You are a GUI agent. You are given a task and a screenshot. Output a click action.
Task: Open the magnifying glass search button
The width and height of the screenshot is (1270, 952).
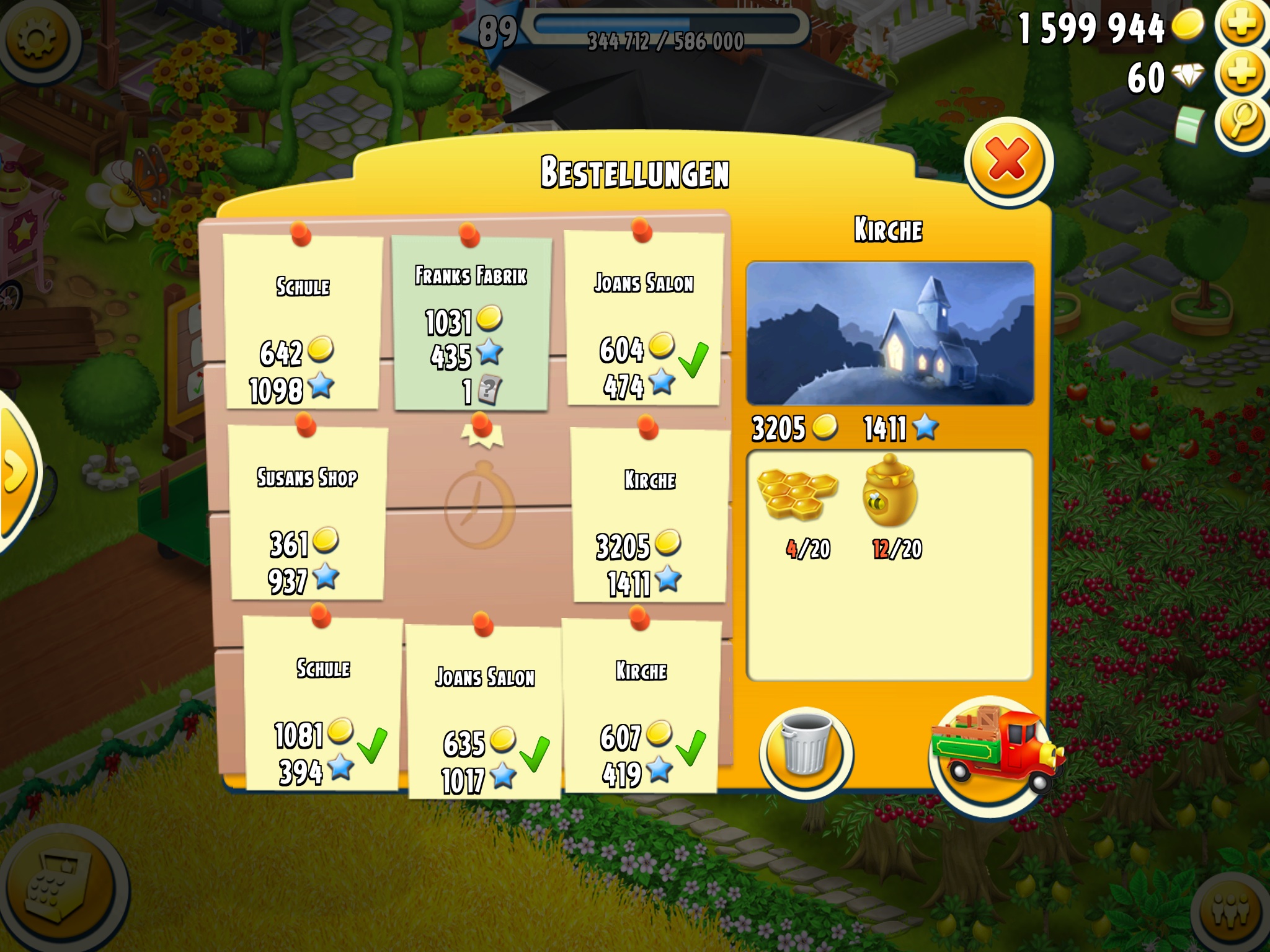(x=1241, y=120)
